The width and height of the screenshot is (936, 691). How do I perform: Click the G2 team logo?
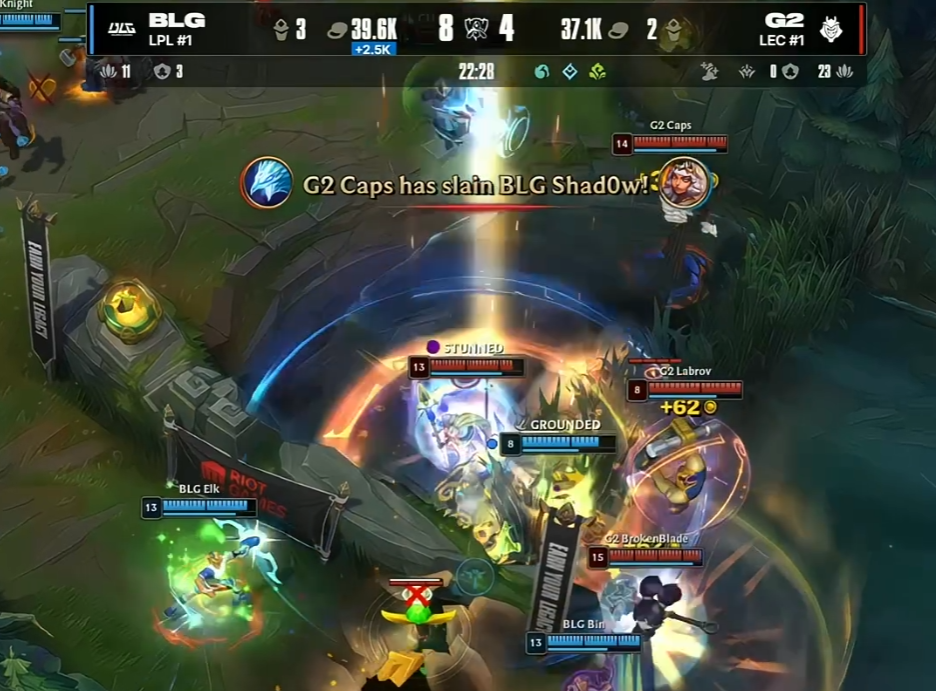pyautogui.click(x=831, y=29)
